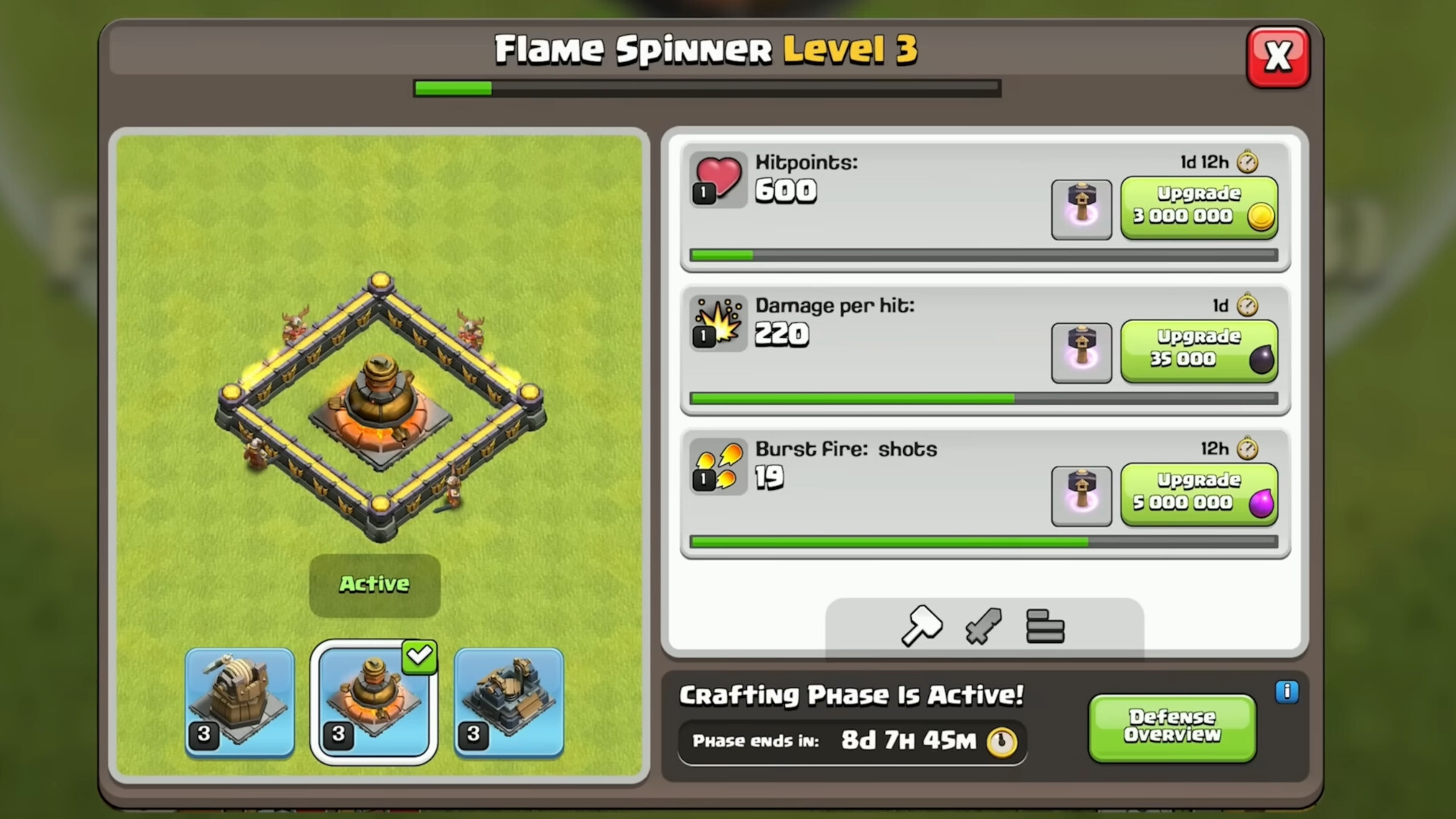
Task: Click the Burst fire rockets icon
Action: point(717,467)
